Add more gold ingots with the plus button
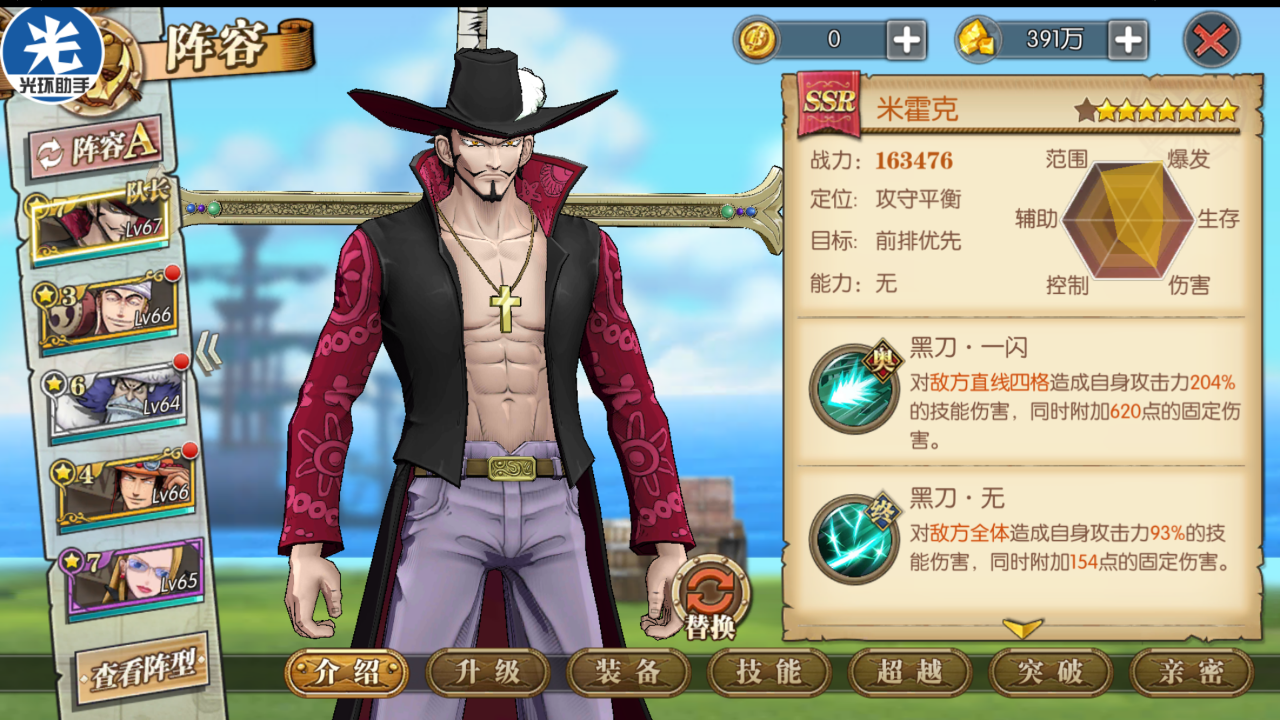Screen dimensions: 1280x720 [1128, 40]
